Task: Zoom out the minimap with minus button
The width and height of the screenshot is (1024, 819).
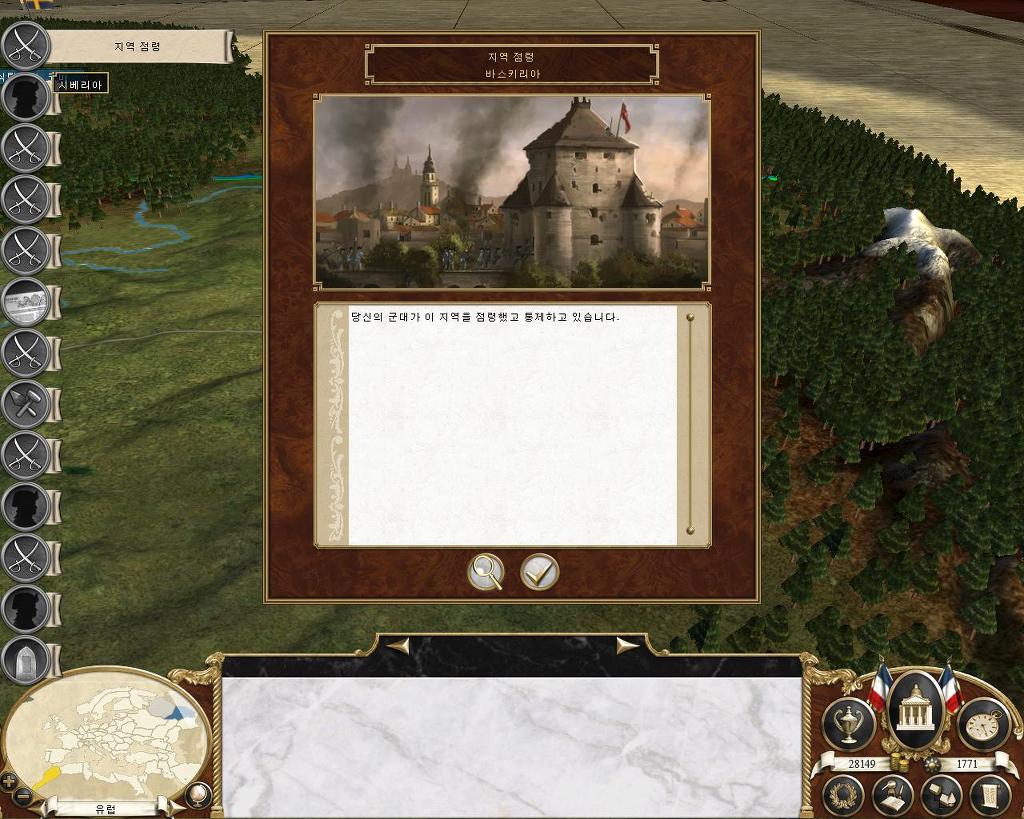Action: click(24, 796)
